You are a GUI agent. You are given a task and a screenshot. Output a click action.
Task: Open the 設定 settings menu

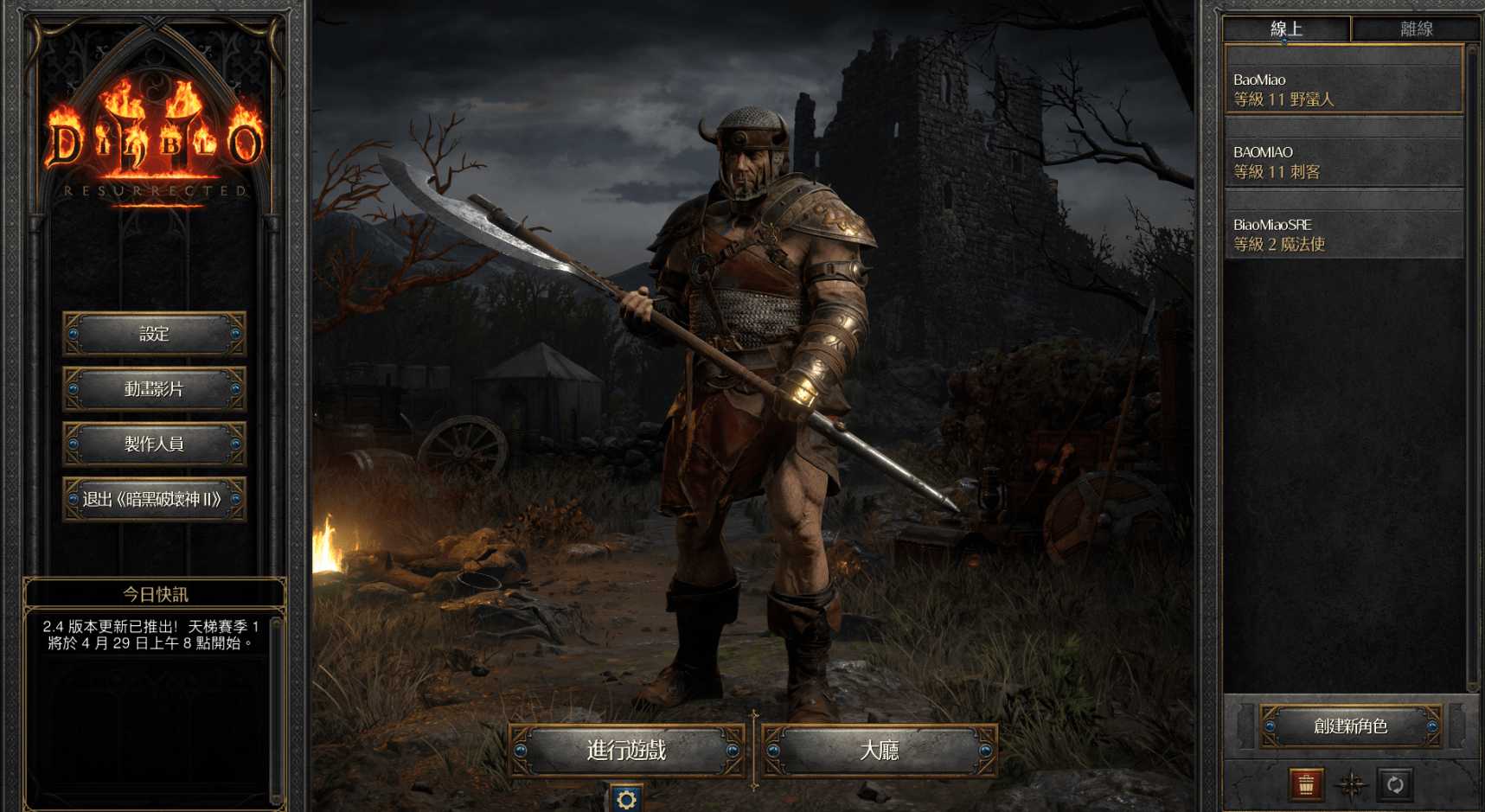tap(154, 334)
